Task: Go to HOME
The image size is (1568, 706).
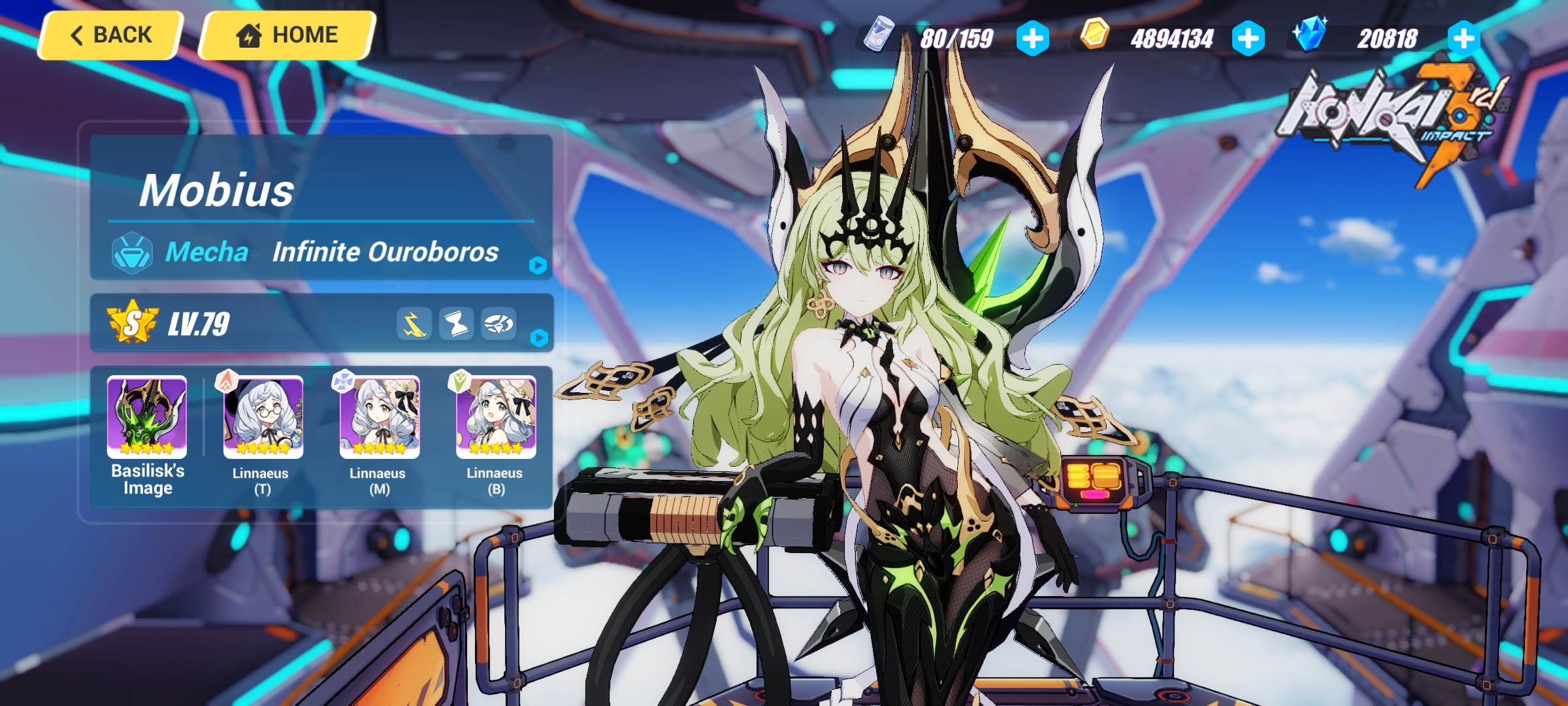Action: pyautogui.click(x=286, y=35)
